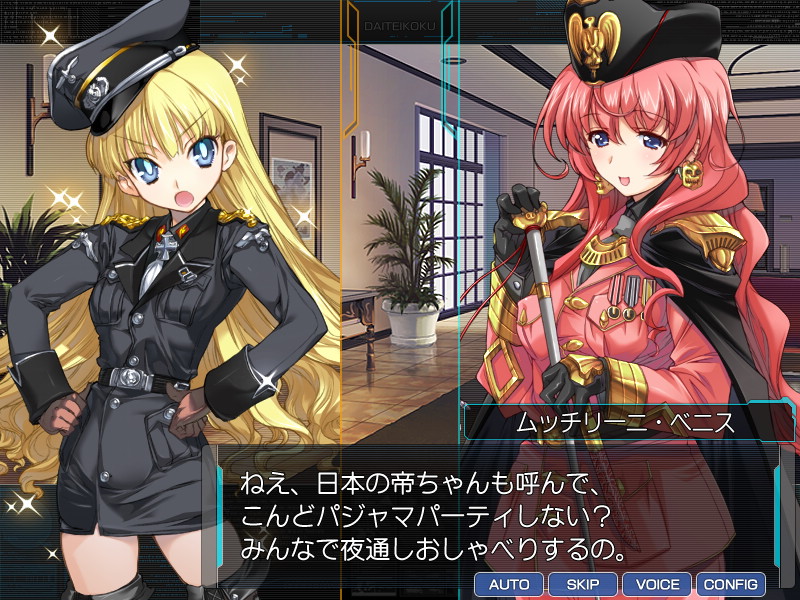Image resolution: width=800 pixels, height=600 pixels.
Task: Open the CONFIG settings
Action: point(730,584)
